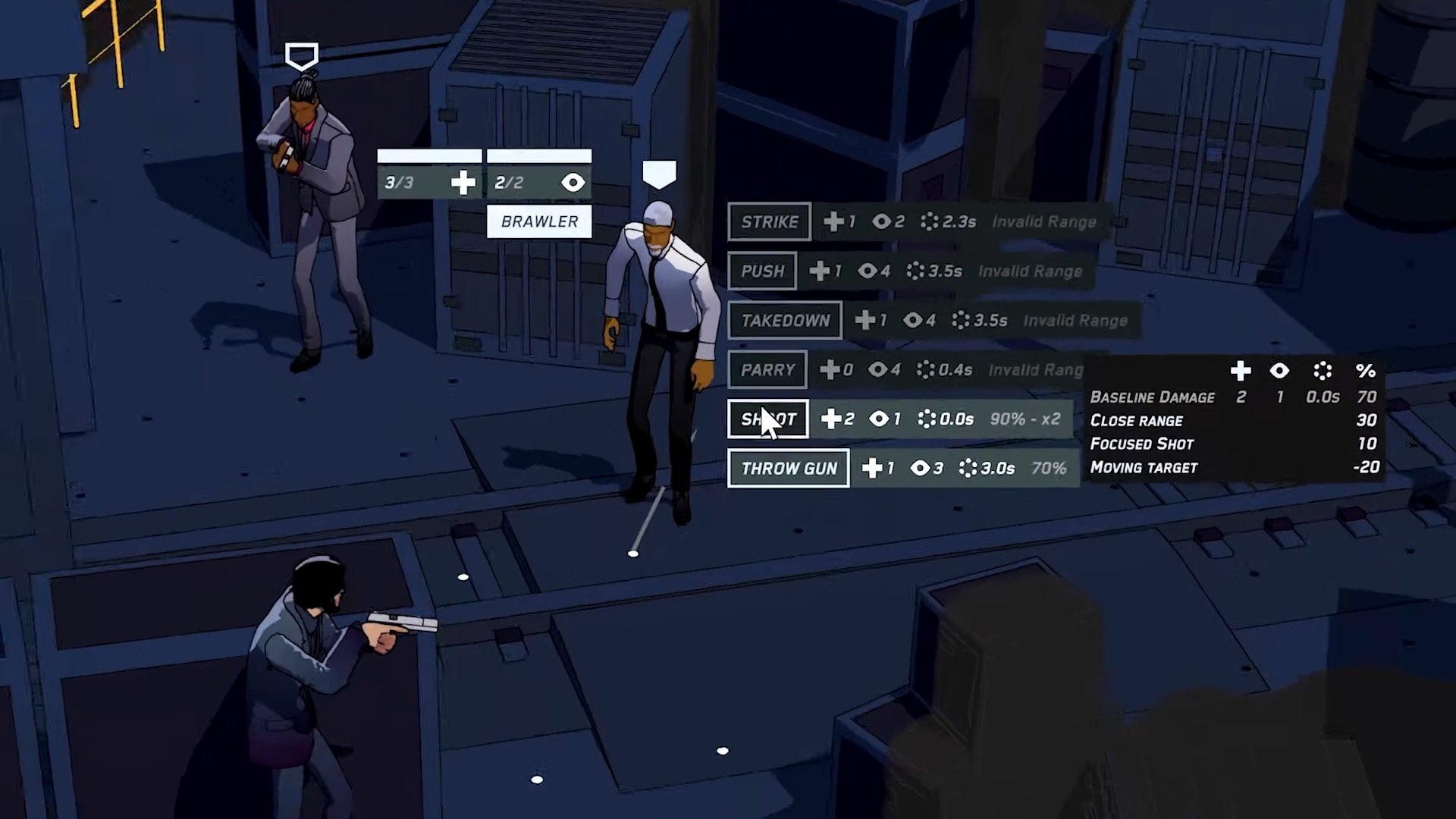Click the focus eye icon next to 2/2
Viewport: 1456px width, 819px height.
[x=573, y=182]
